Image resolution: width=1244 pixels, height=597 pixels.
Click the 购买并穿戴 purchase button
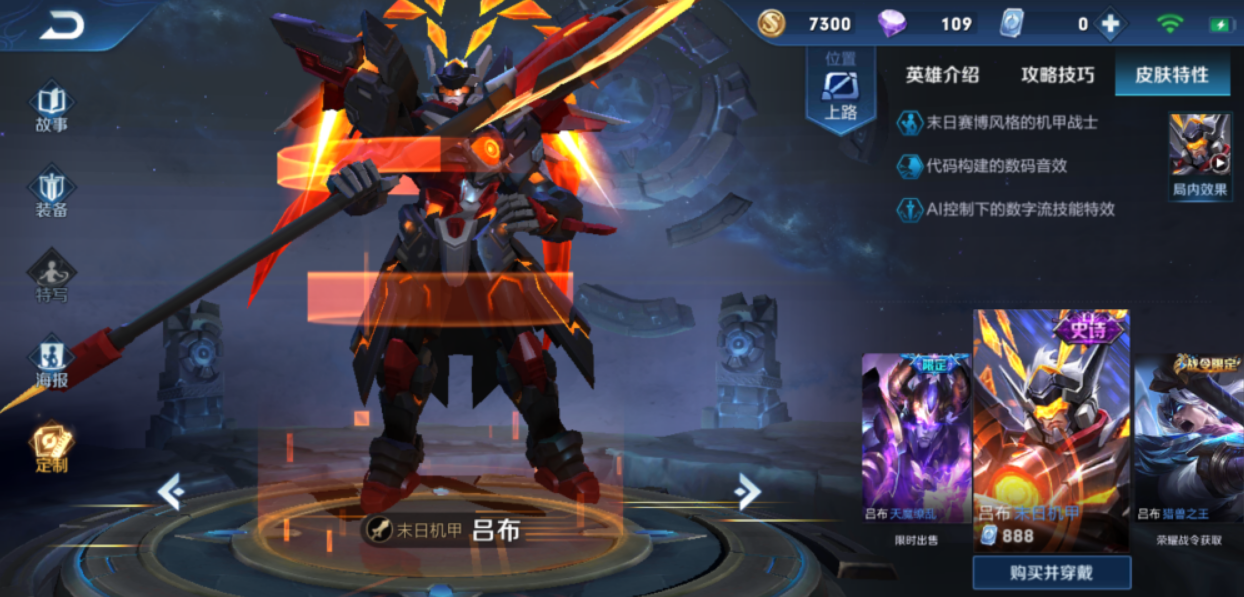pyautogui.click(x=1052, y=573)
